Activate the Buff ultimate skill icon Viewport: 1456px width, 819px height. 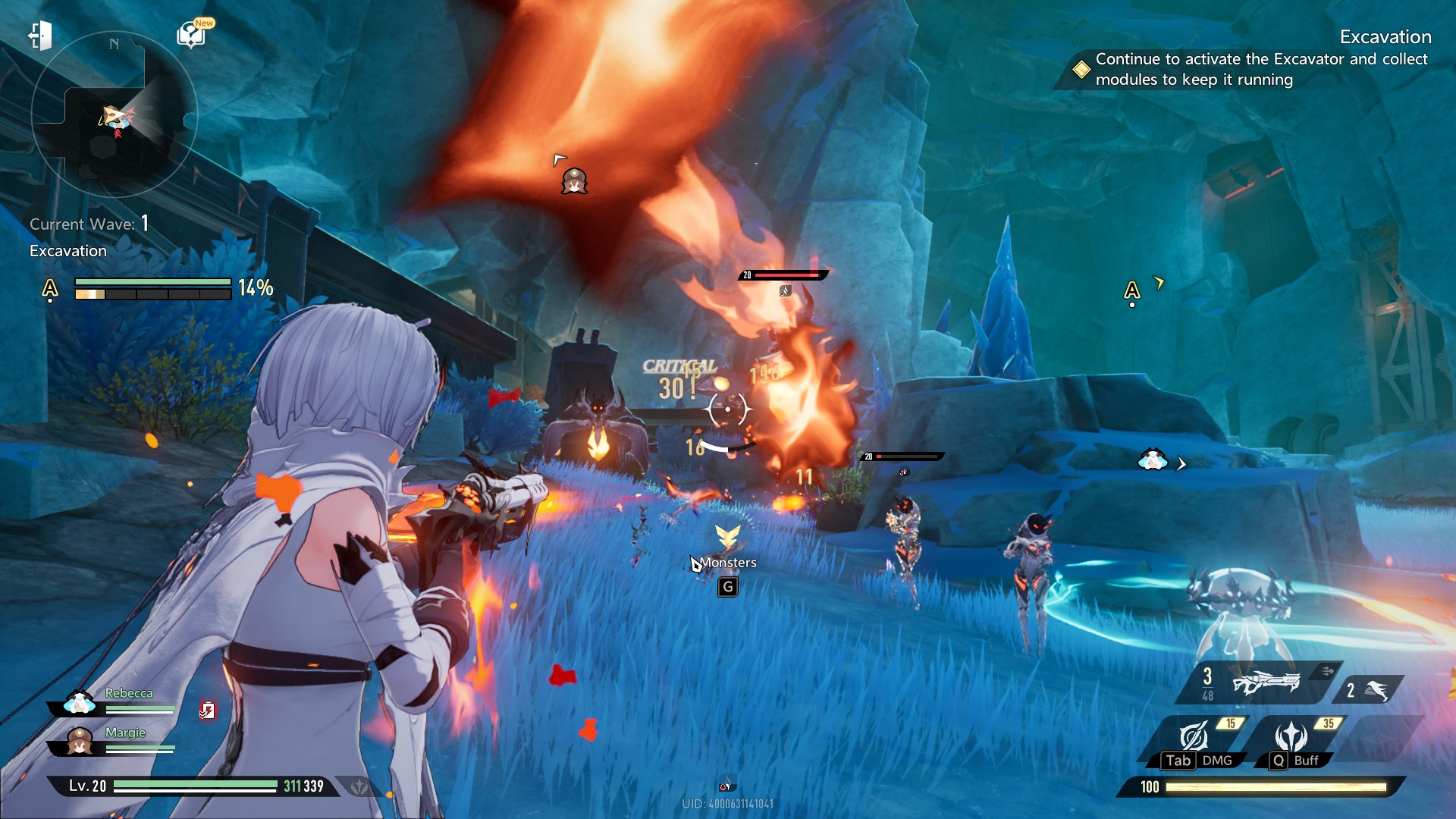click(x=1291, y=737)
